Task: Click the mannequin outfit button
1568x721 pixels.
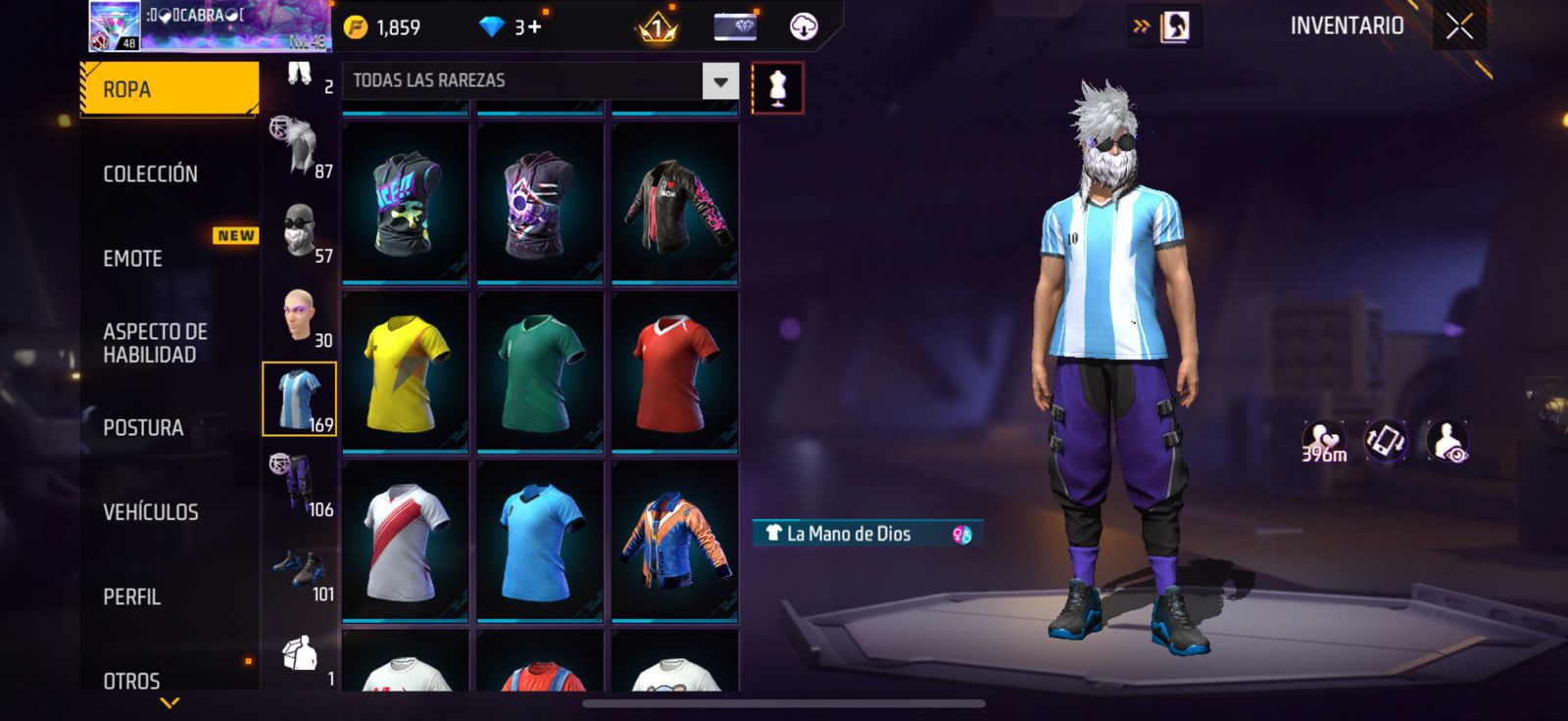Action: pos(777,88)
